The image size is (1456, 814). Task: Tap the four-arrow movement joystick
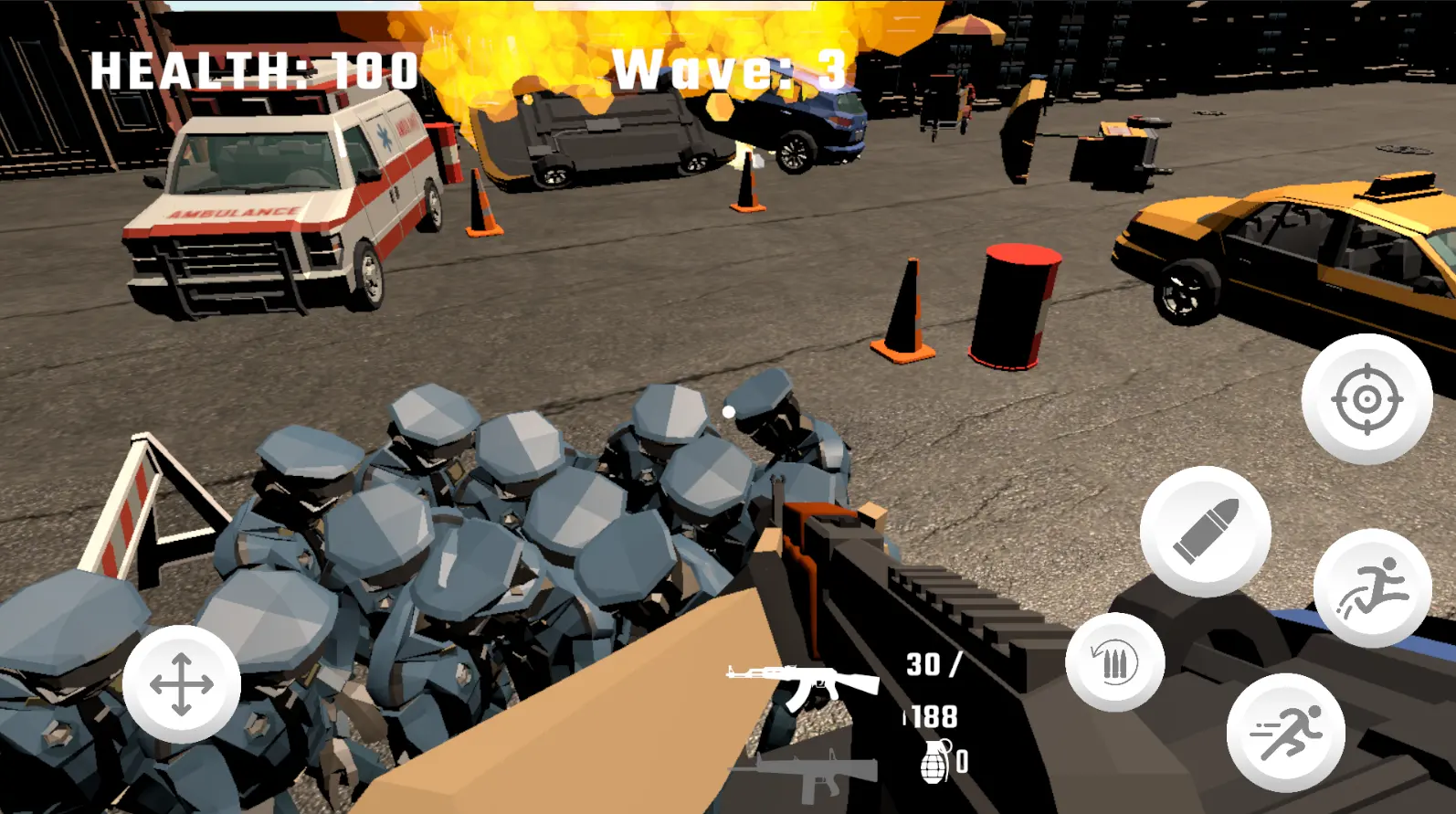[x=182, y=683]
